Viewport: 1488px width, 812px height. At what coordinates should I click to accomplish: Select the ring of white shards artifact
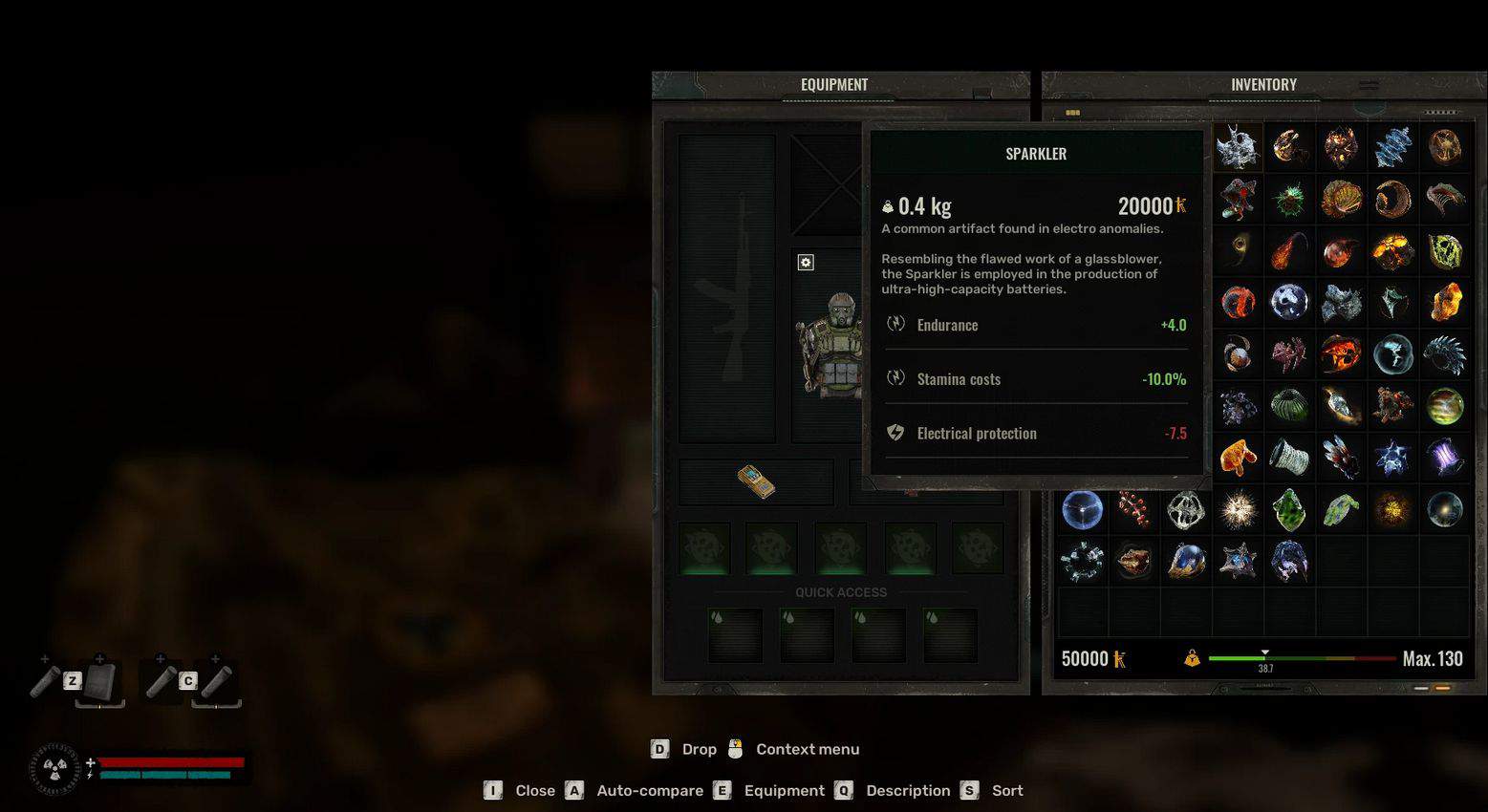(x=1083, y=562)
